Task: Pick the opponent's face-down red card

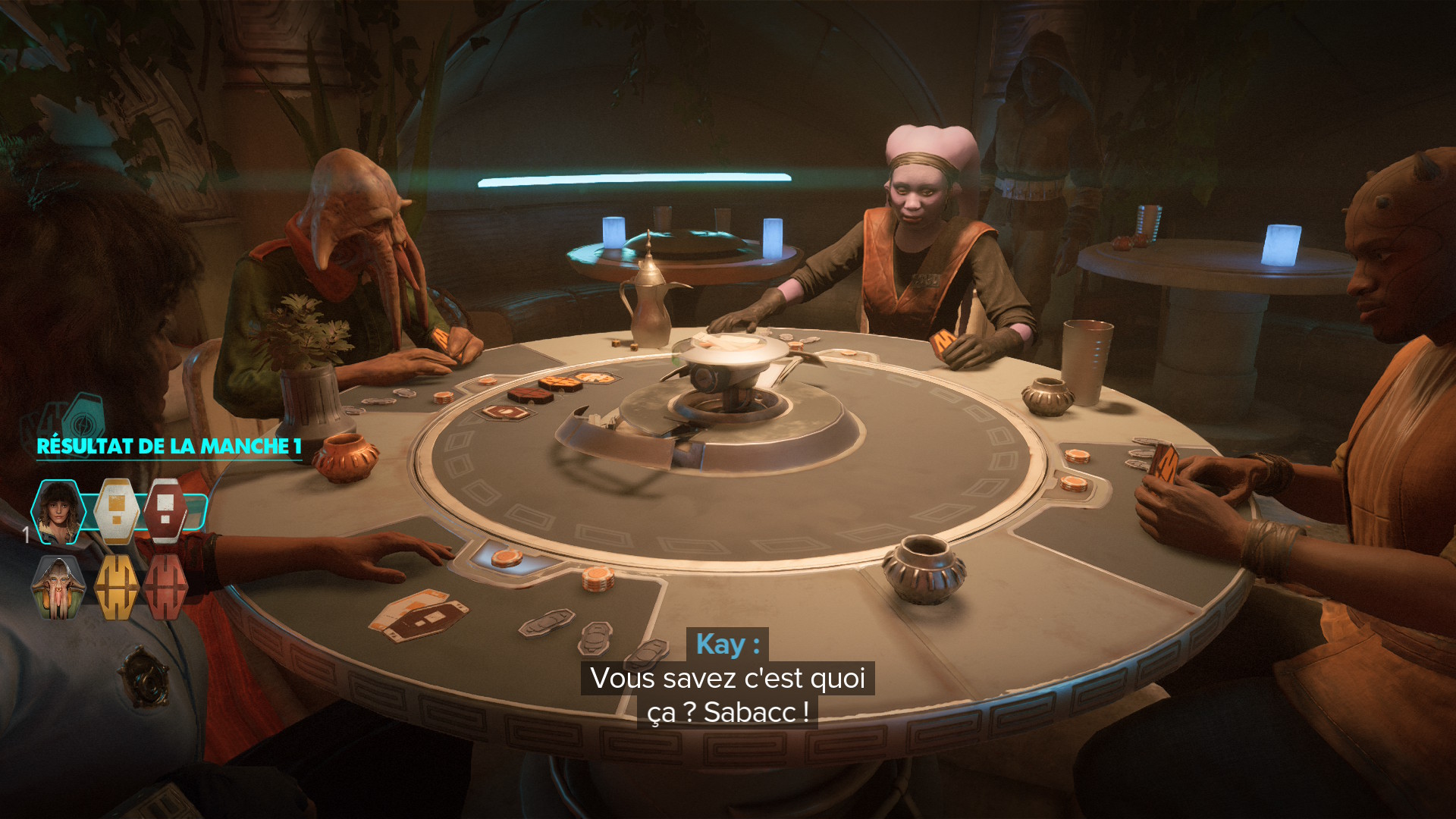Action: click(x=165, y=587)
